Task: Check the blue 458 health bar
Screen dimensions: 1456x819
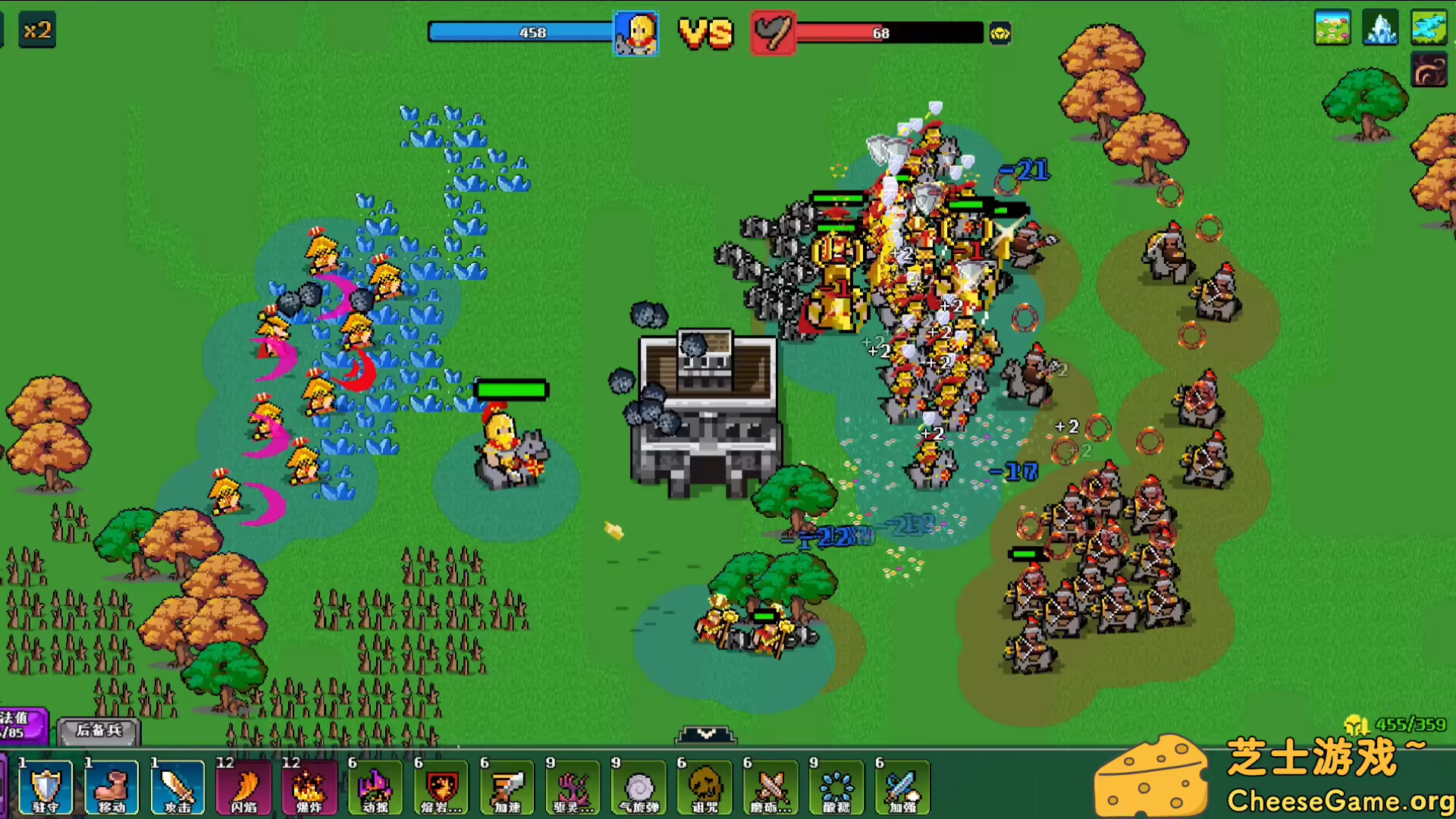Action: (531, 32)
